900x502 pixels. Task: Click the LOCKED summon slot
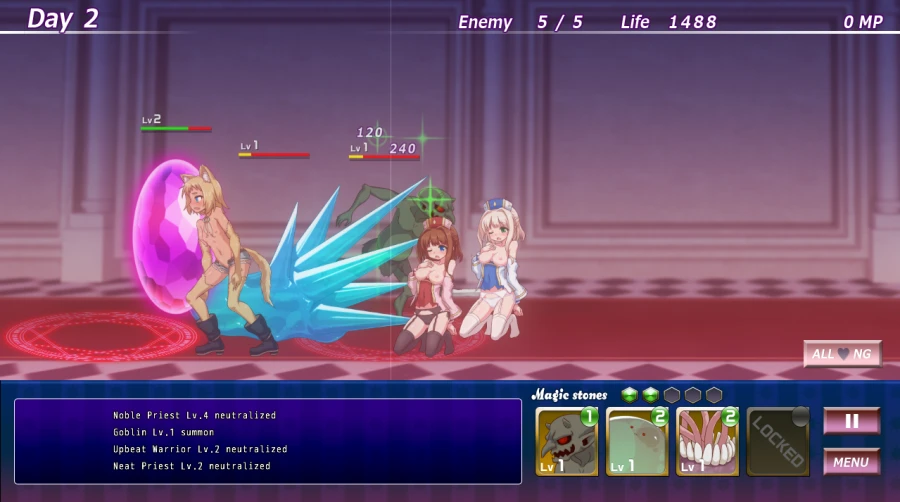pyautogui.click(x=777, y=441)
